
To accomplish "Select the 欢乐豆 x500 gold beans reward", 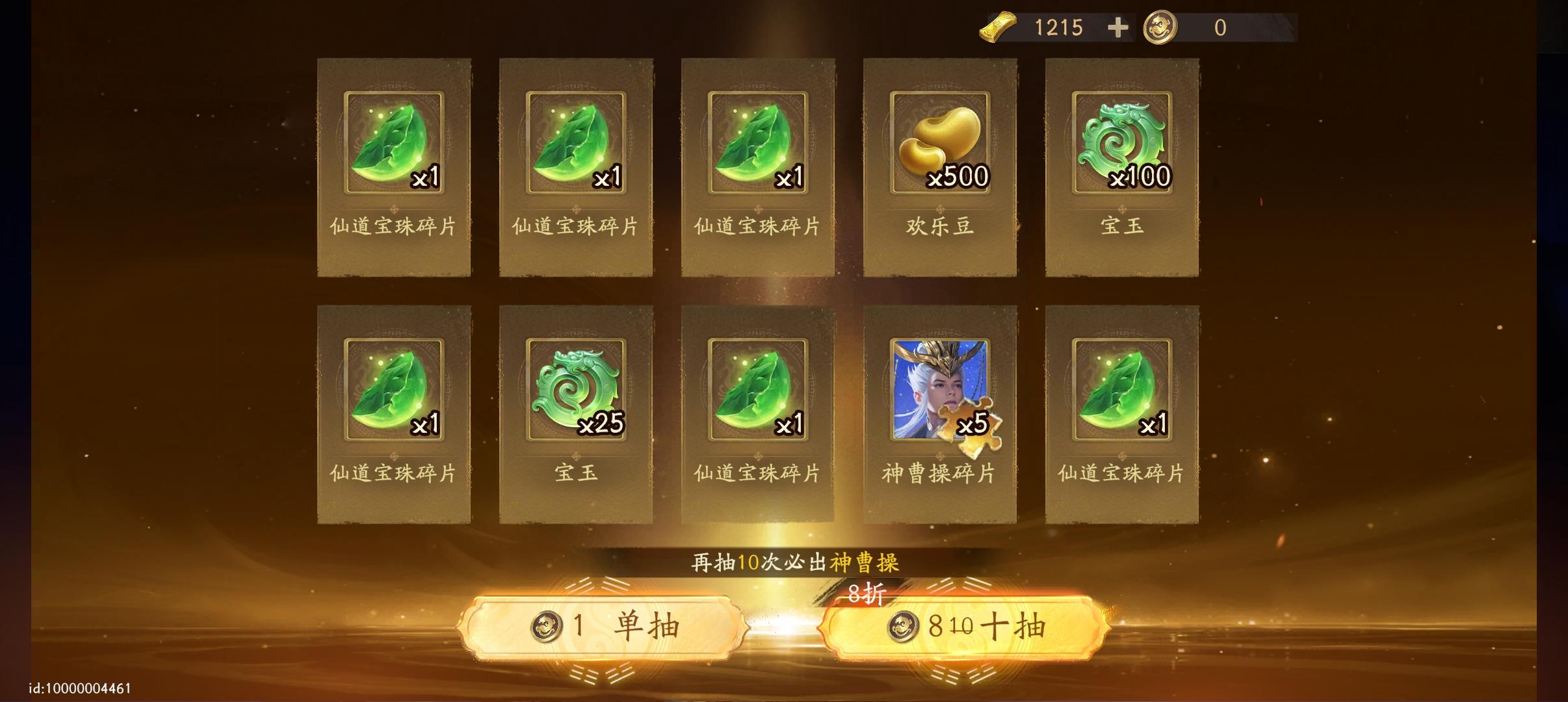I will click(939, 165).
